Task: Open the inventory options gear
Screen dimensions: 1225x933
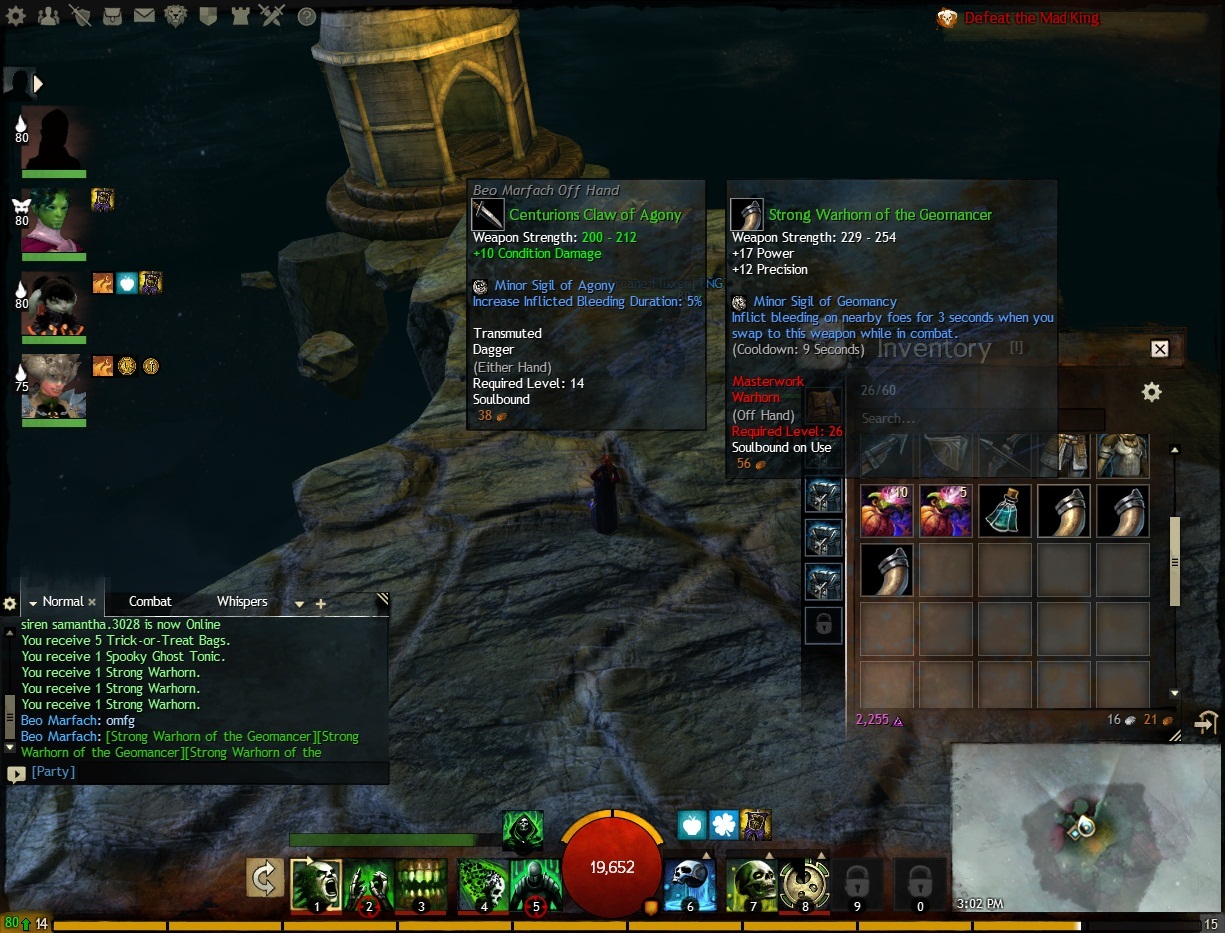Action: click(x=1152, y=392)
